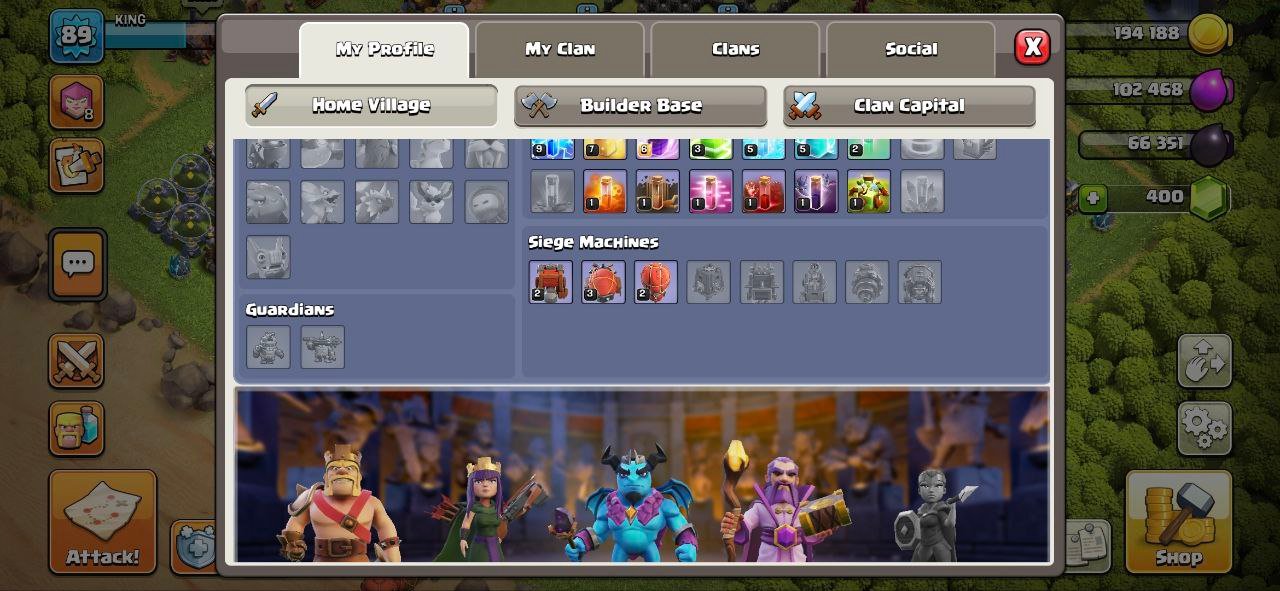Switch to the My Clan tab
This screenshot has width=1280, height=591.
pos(560,49)
